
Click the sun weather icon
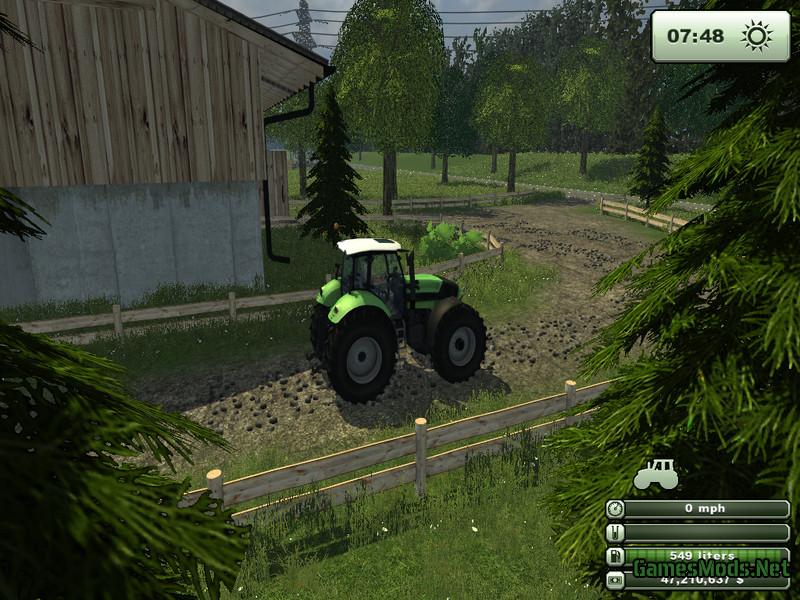(756, 36)
